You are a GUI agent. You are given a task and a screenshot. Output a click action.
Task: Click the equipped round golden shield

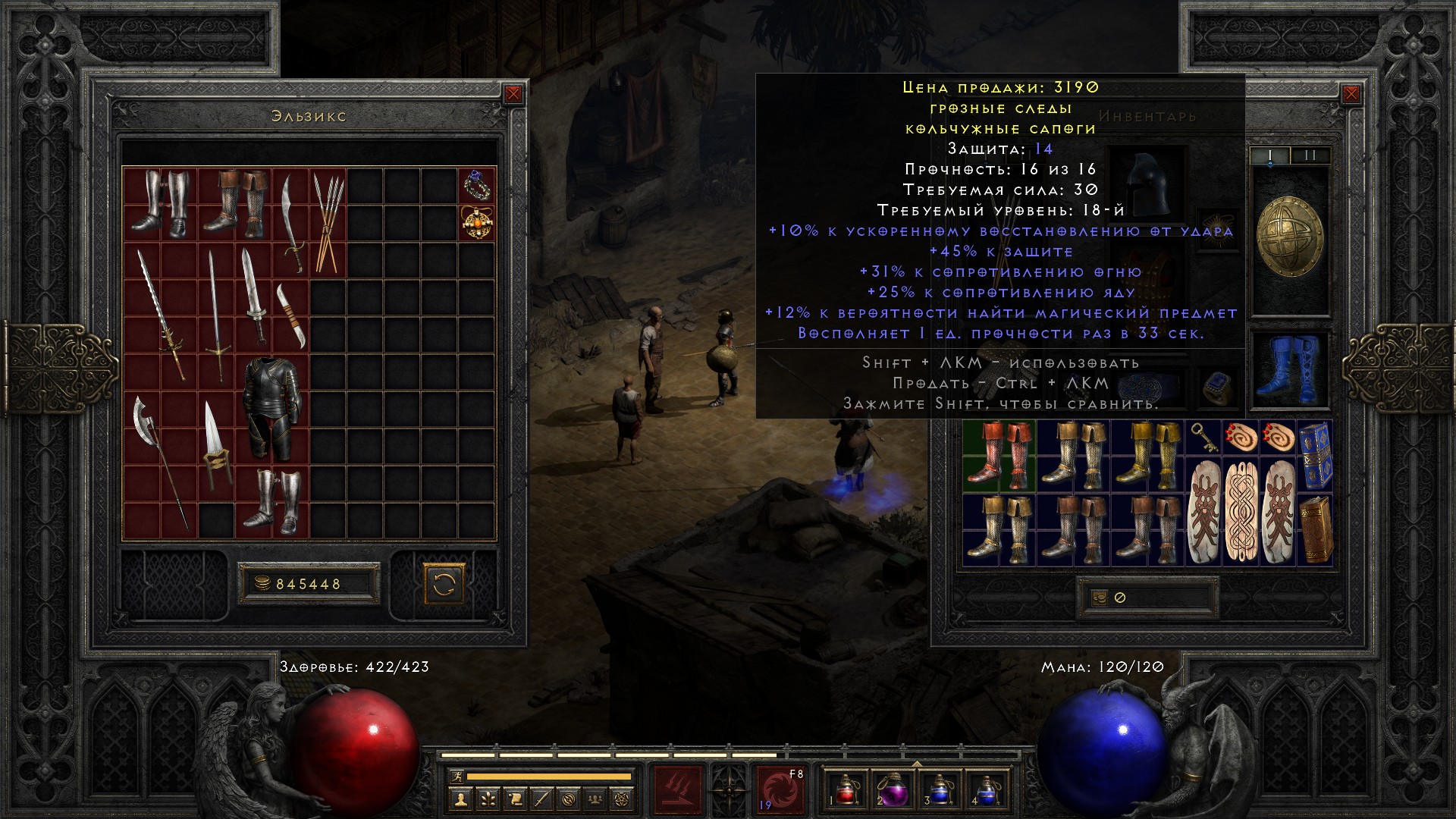(x=1289, y=237)
